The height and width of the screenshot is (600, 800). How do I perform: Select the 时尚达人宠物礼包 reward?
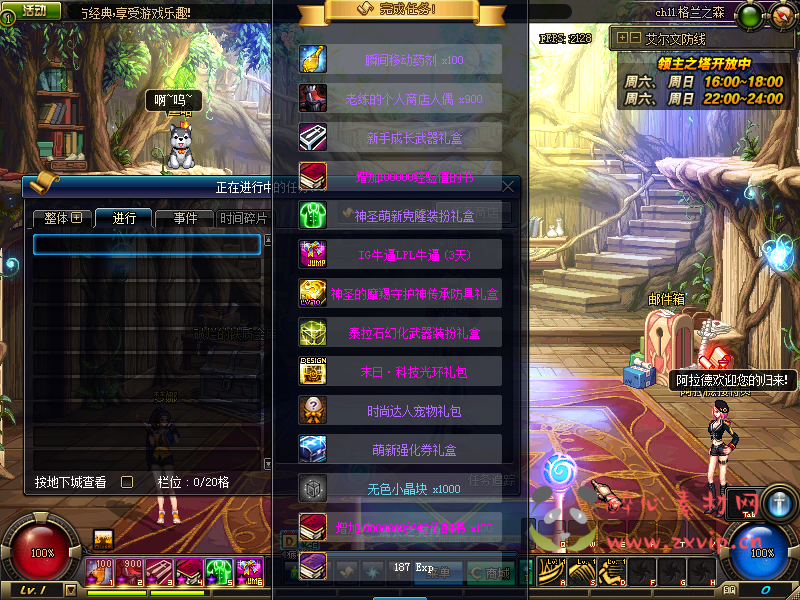pyautogui.click(x=400, y=410)
